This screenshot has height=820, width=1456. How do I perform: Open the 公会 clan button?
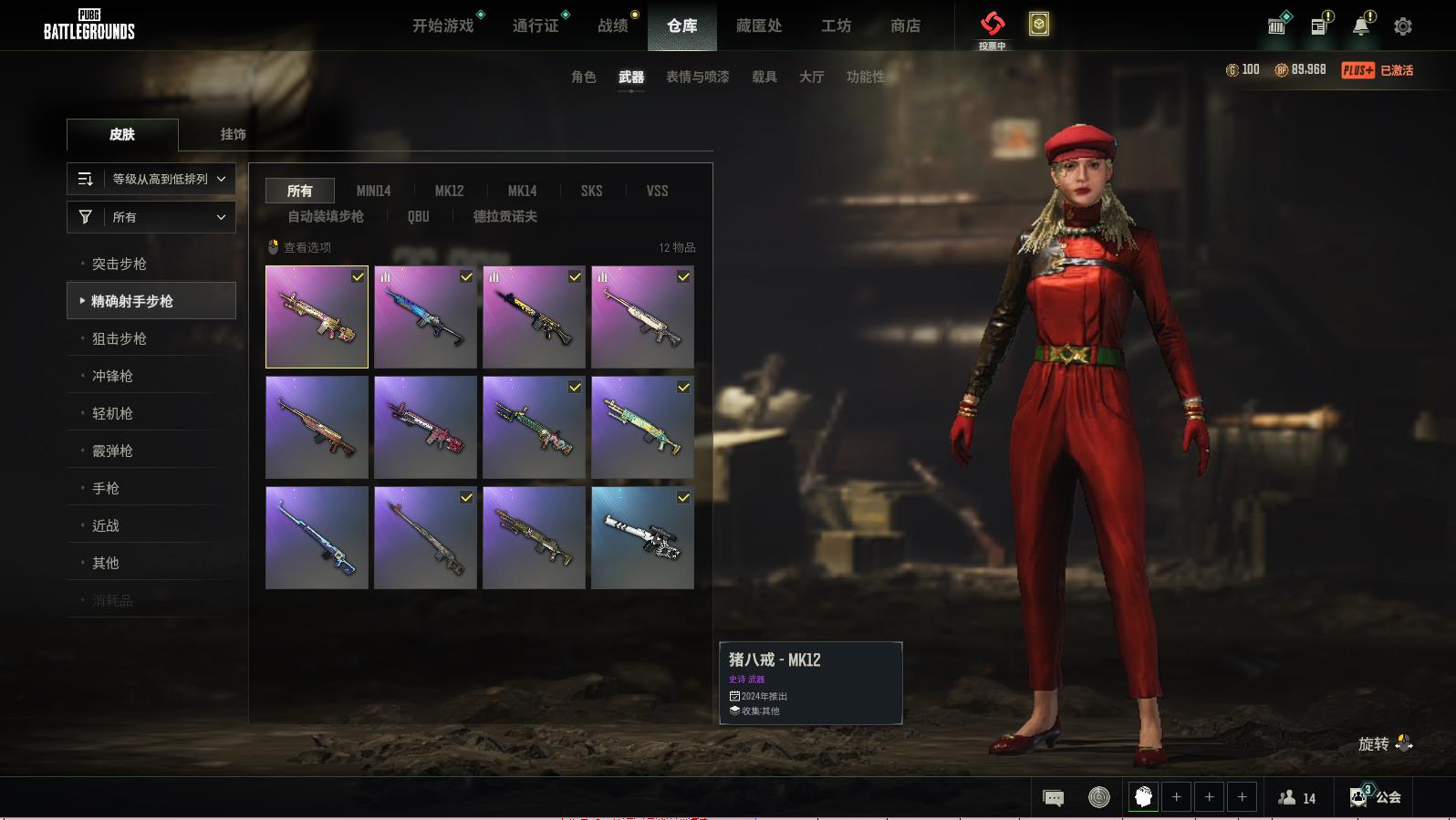click(x=1376, y=797)
